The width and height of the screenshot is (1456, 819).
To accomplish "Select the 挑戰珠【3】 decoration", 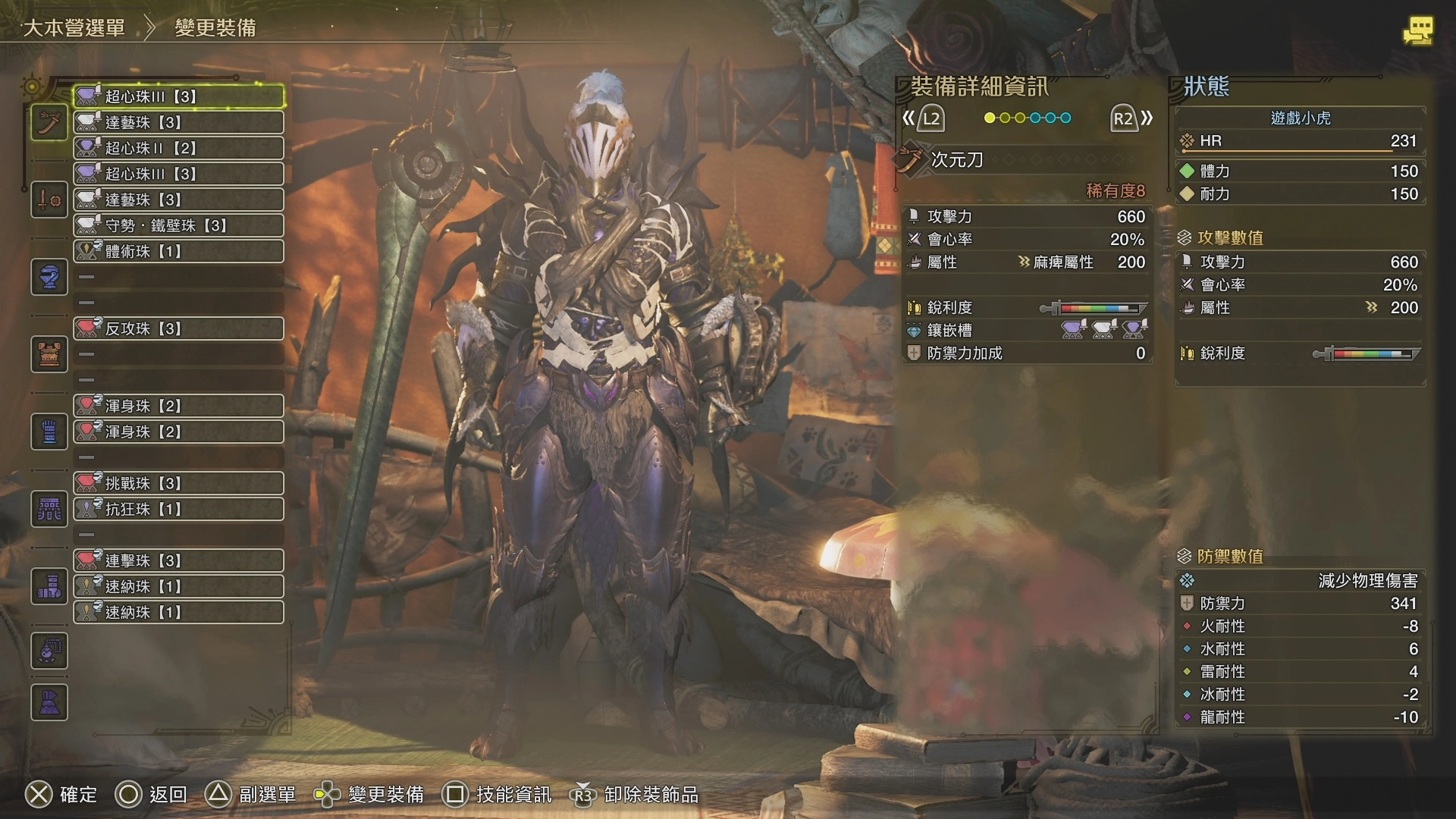I will 179,483.
